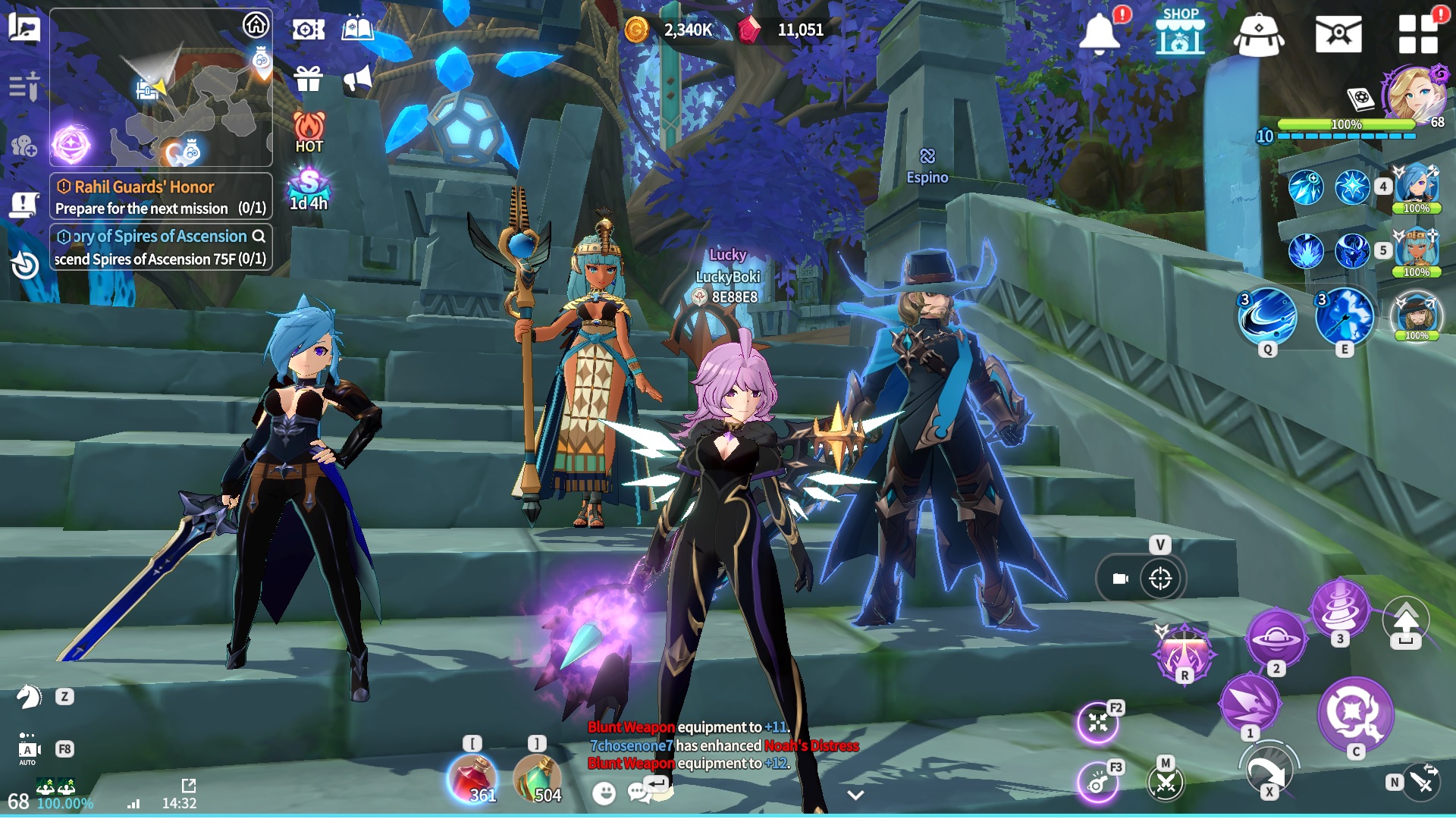
Task: Open the four-square main menu grid
Action: (x=1418, y=34)
